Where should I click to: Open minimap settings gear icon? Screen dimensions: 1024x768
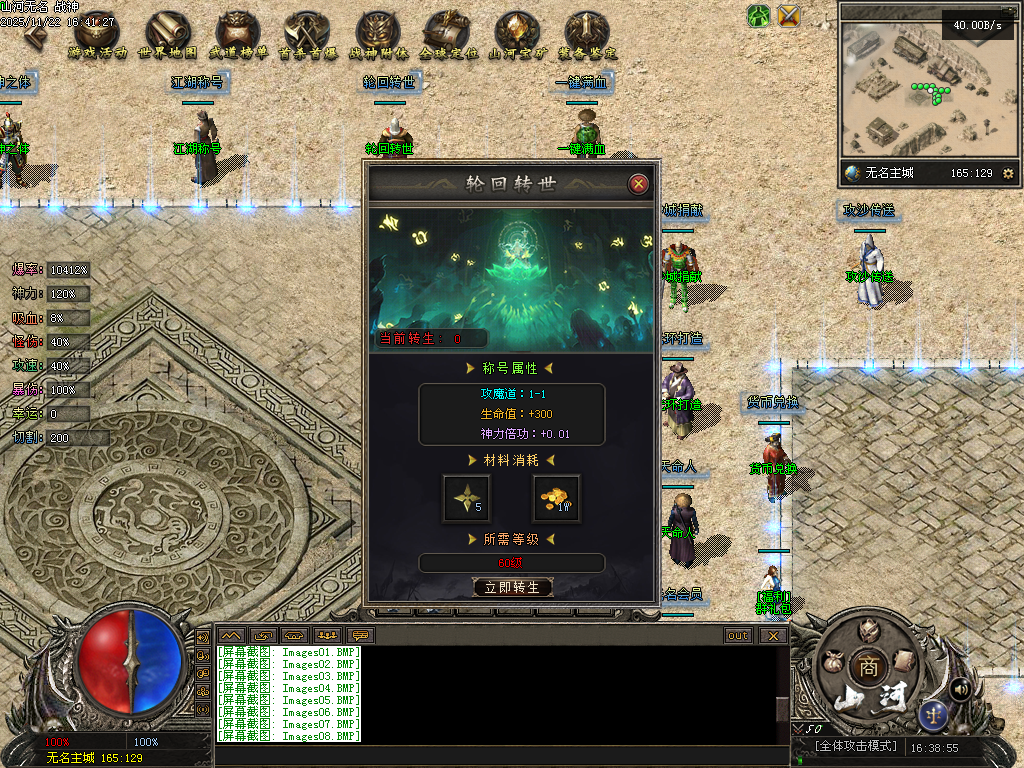coord(1007,174)
